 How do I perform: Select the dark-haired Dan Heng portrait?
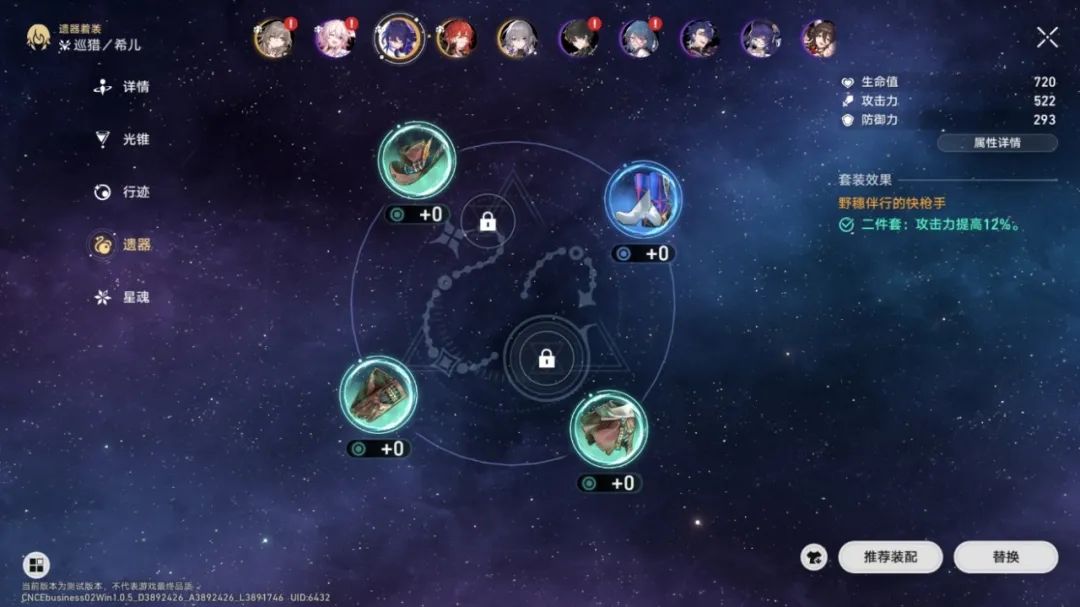click(578, 38)
